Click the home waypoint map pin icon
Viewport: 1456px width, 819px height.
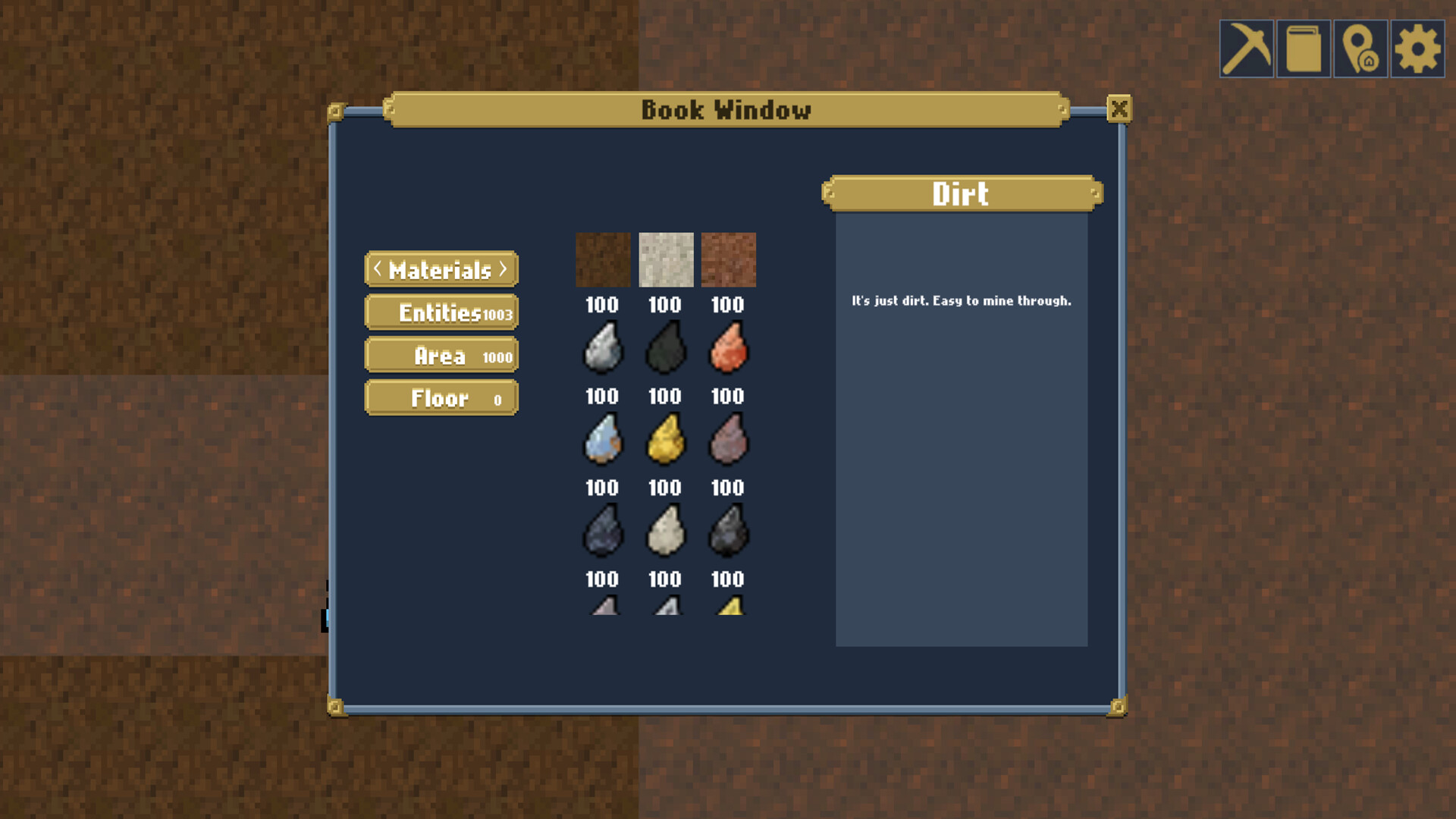tap(1359, 50)
